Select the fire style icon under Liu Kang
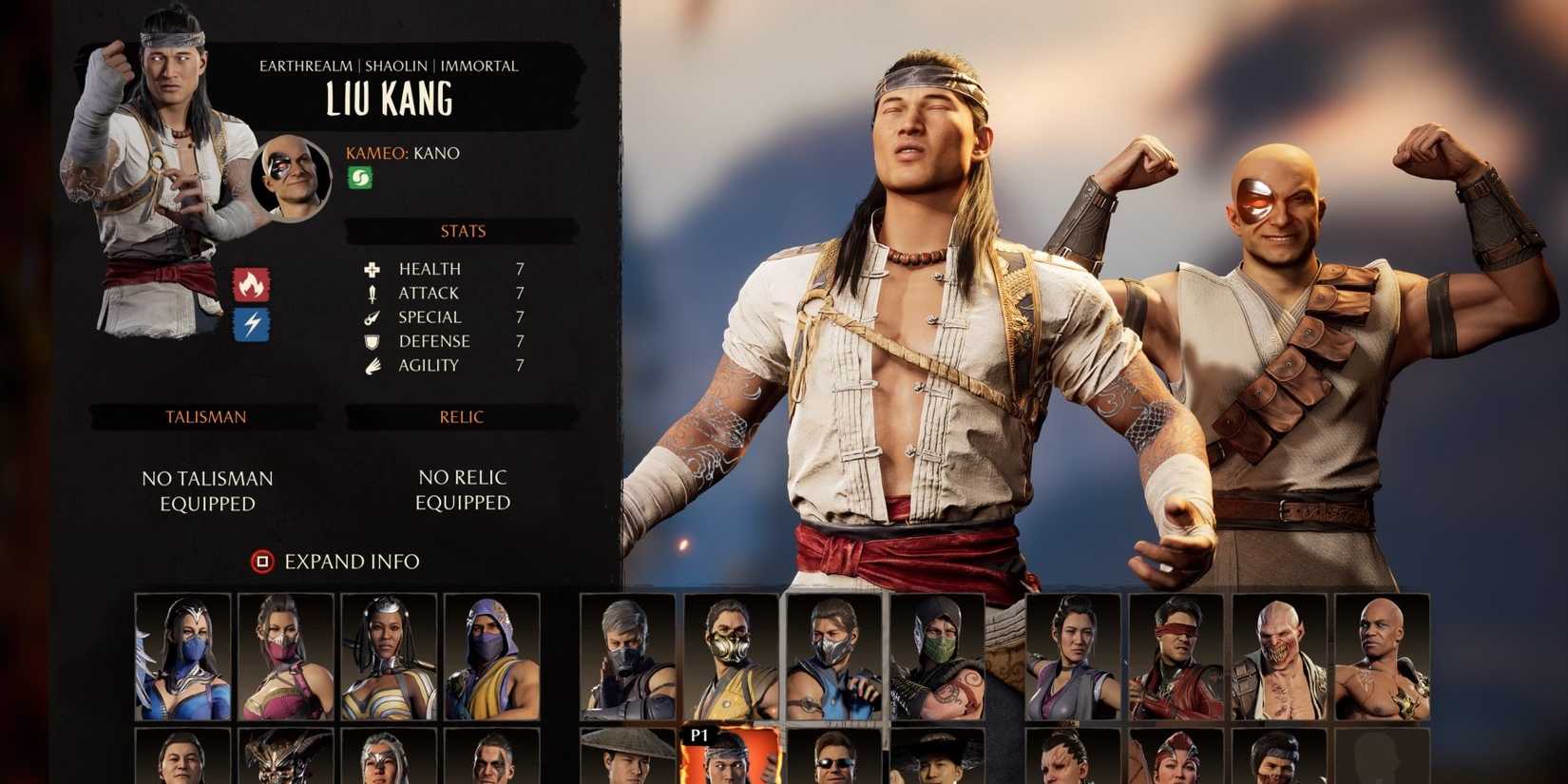Screen dimensions: 1568x784 (251, 281)
